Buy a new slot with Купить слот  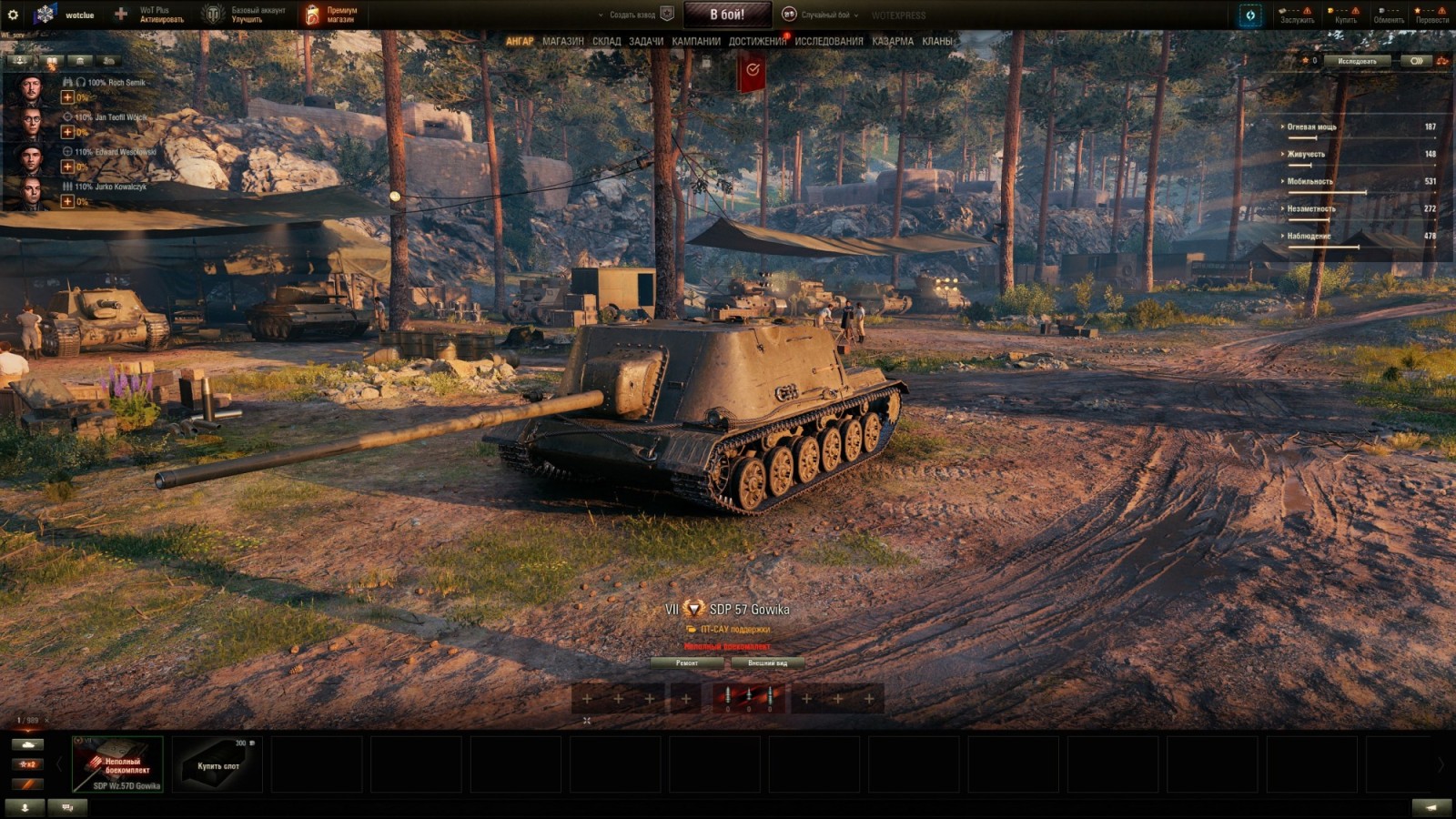(x=217, y=765)
